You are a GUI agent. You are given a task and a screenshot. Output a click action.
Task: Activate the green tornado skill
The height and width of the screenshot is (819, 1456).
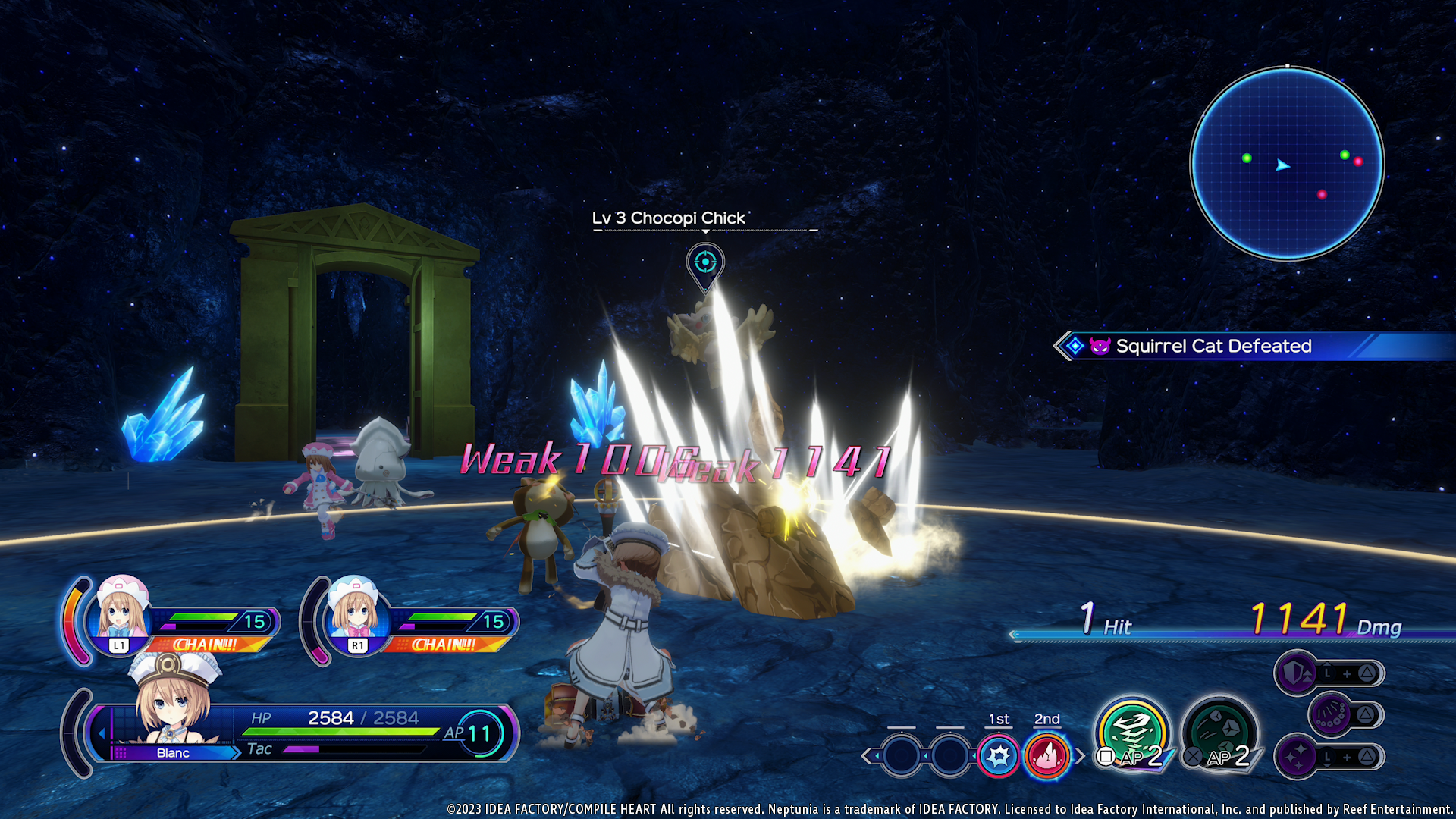coord(1132,733)
